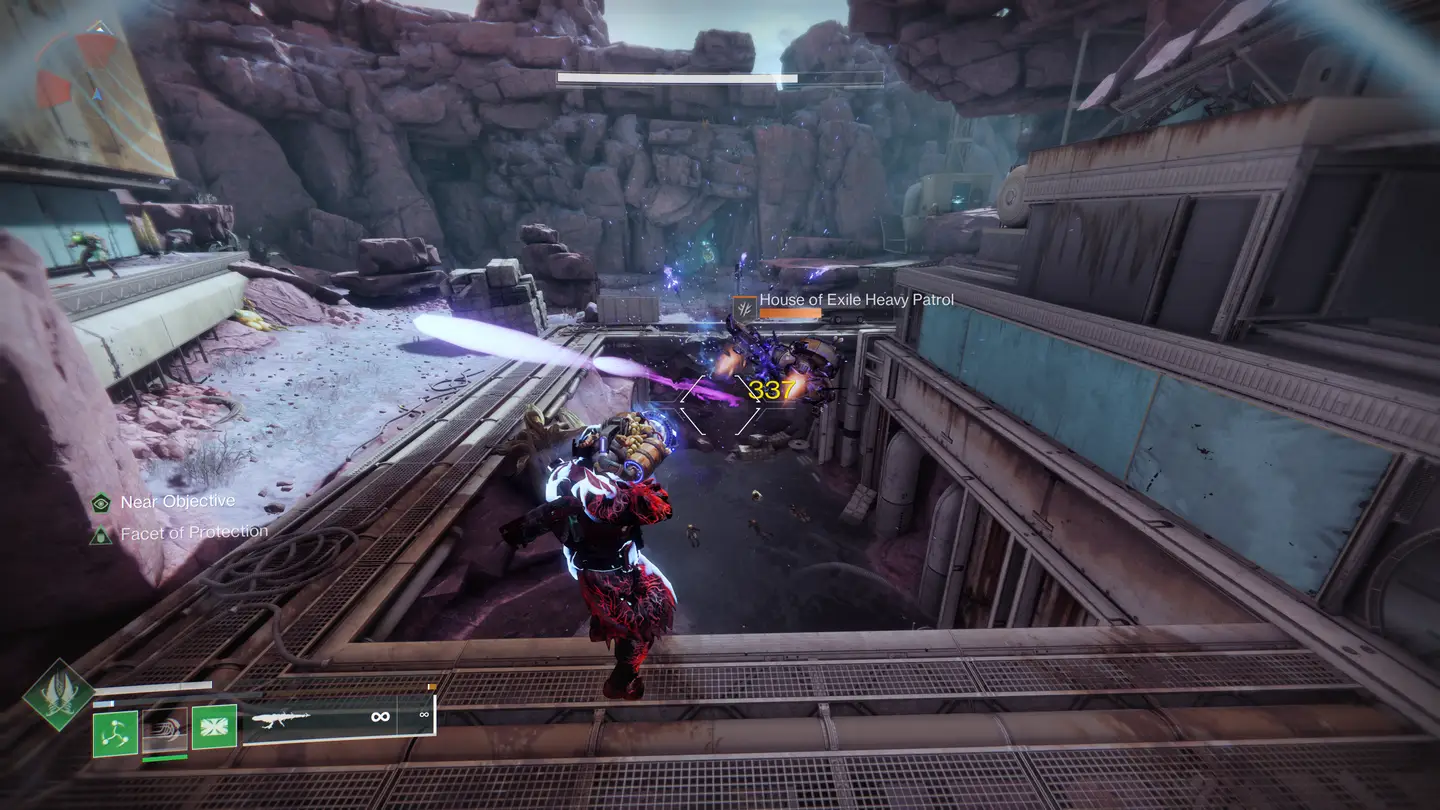The width and height of the screenshot is (1440, 810).
Task: Click the Near Objective status icon
Action: [x=101, y=503]
